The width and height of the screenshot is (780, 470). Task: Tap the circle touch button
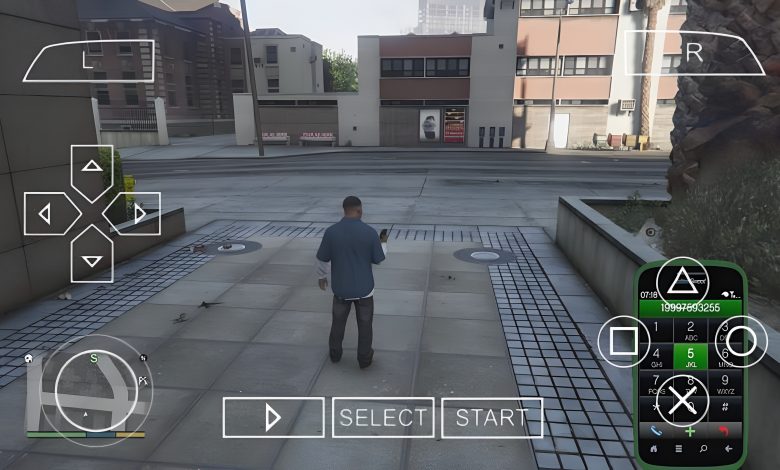coord(741,342)
